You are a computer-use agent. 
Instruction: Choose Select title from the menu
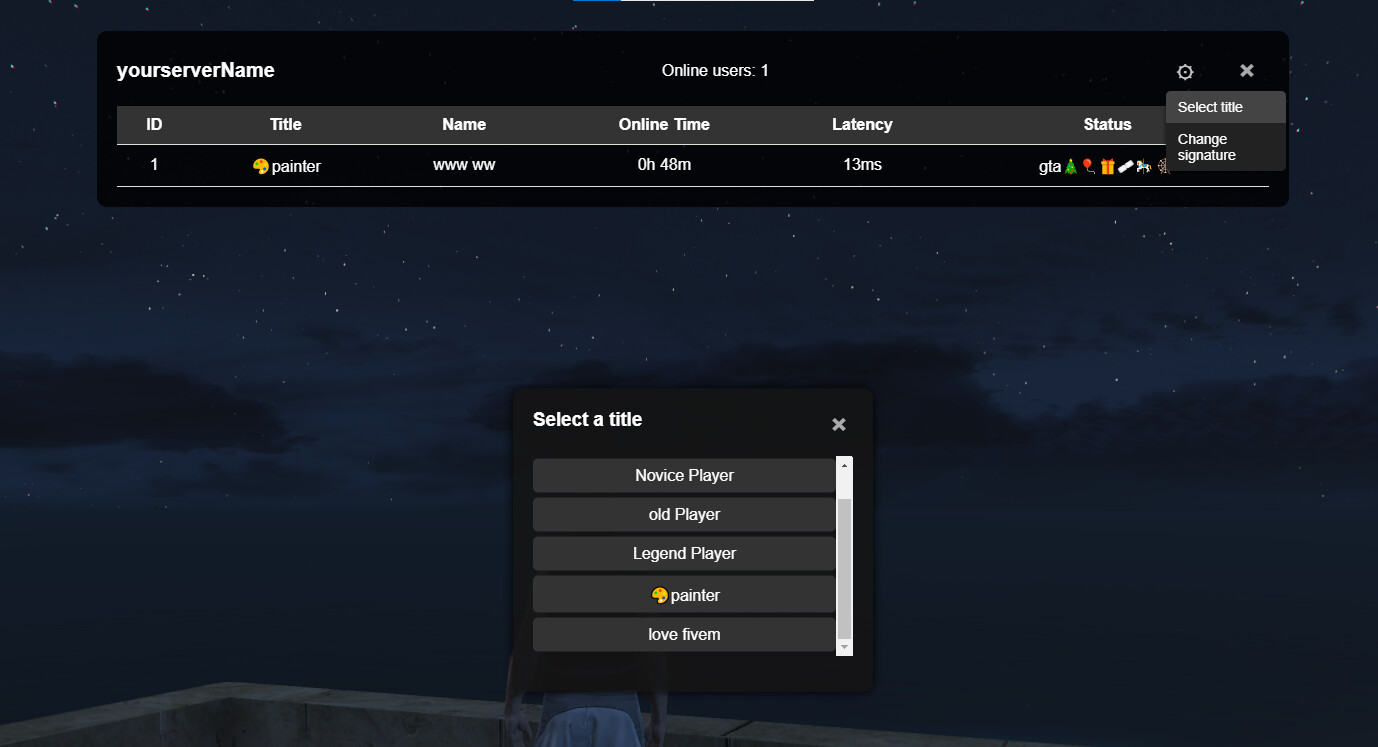tap(1210, 107)
